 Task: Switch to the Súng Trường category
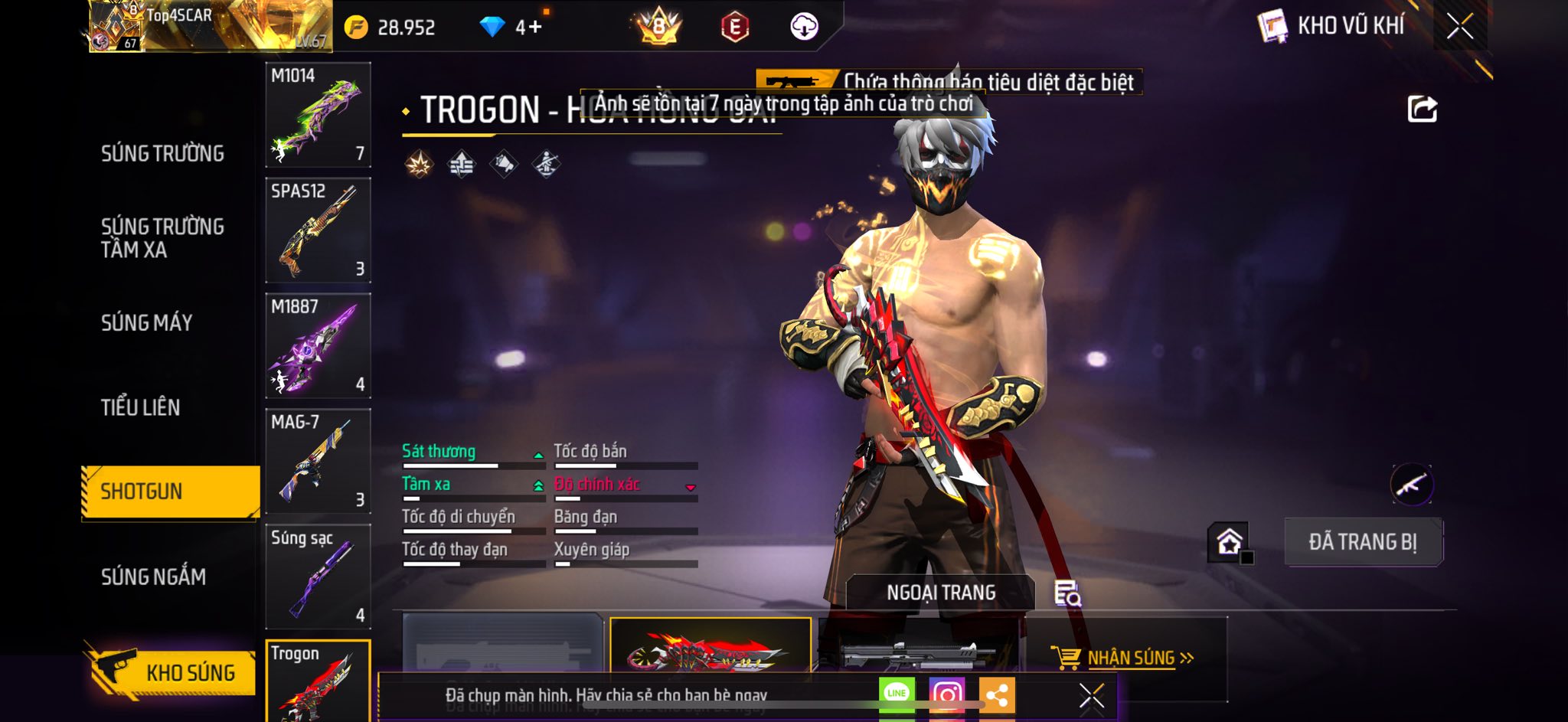click(162, 153)
